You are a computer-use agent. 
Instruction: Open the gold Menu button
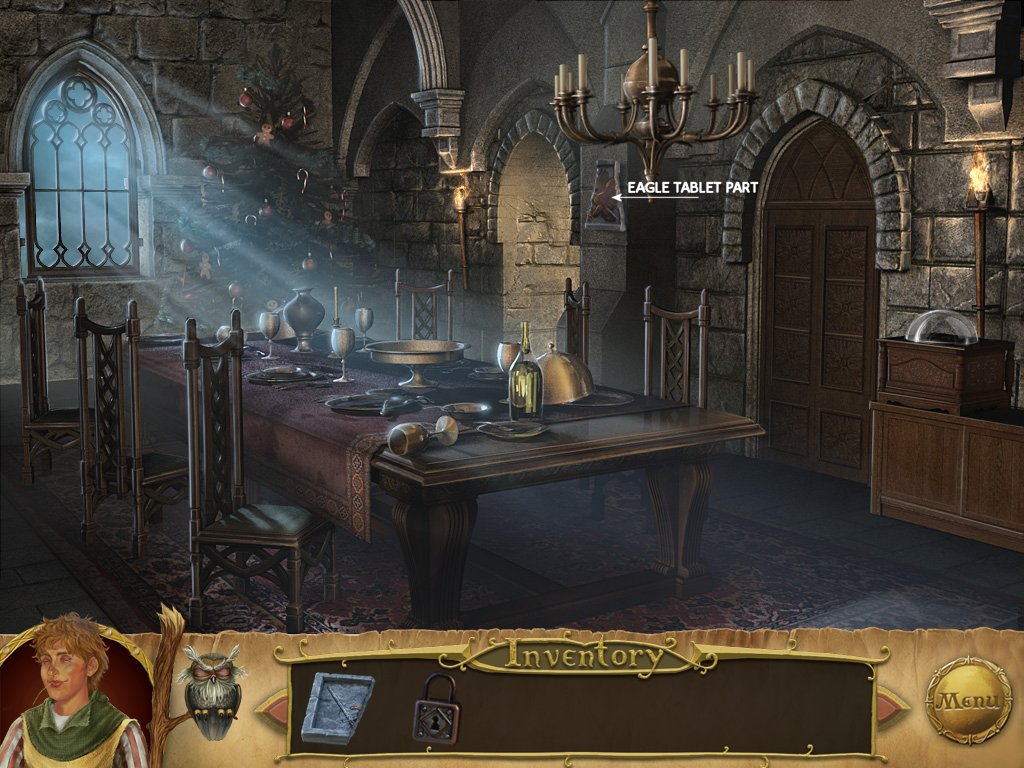(x=968, y=699)
